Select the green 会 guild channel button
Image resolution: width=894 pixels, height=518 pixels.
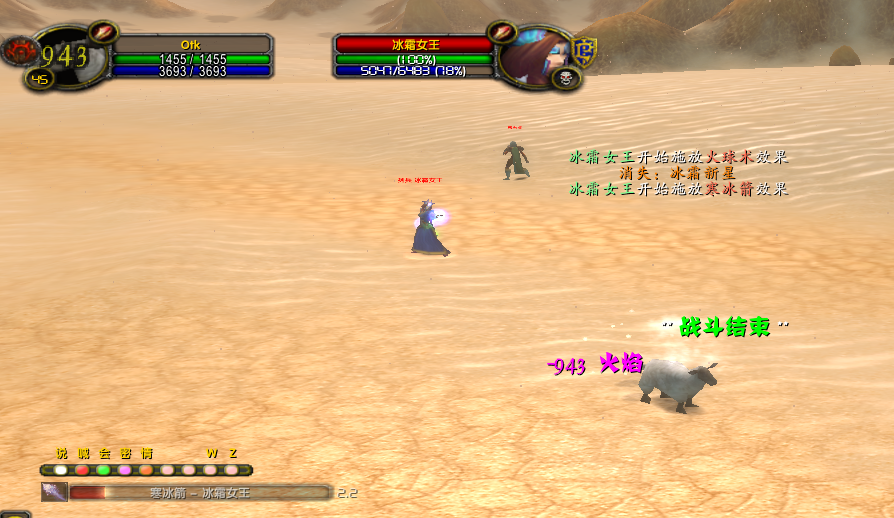103,470
